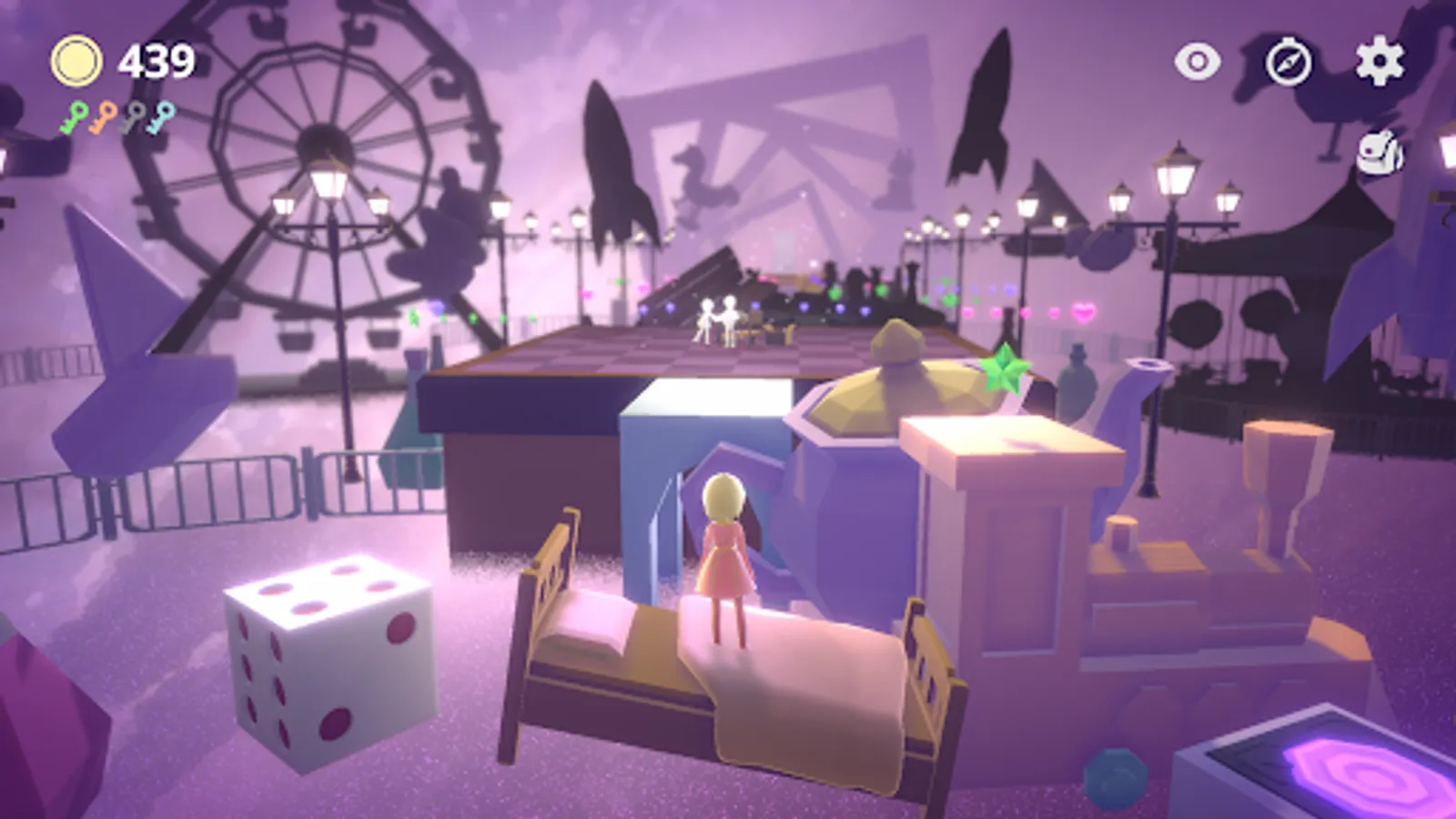Click the coin currency icon
1456x819 pixels.
(x=77, y=61)
